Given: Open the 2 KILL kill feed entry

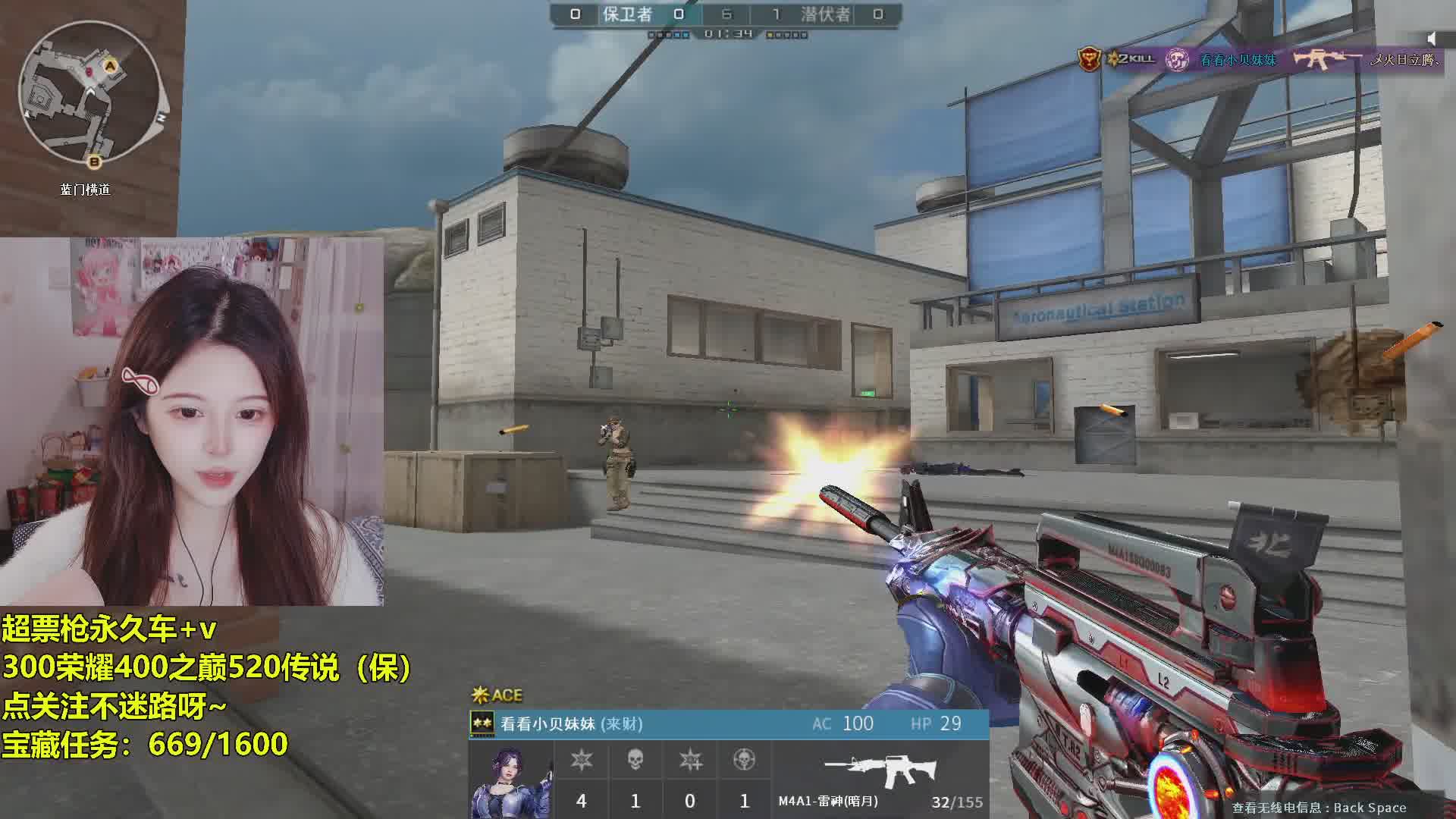Looking at the screenshot, I should (x=1131, y=59).
